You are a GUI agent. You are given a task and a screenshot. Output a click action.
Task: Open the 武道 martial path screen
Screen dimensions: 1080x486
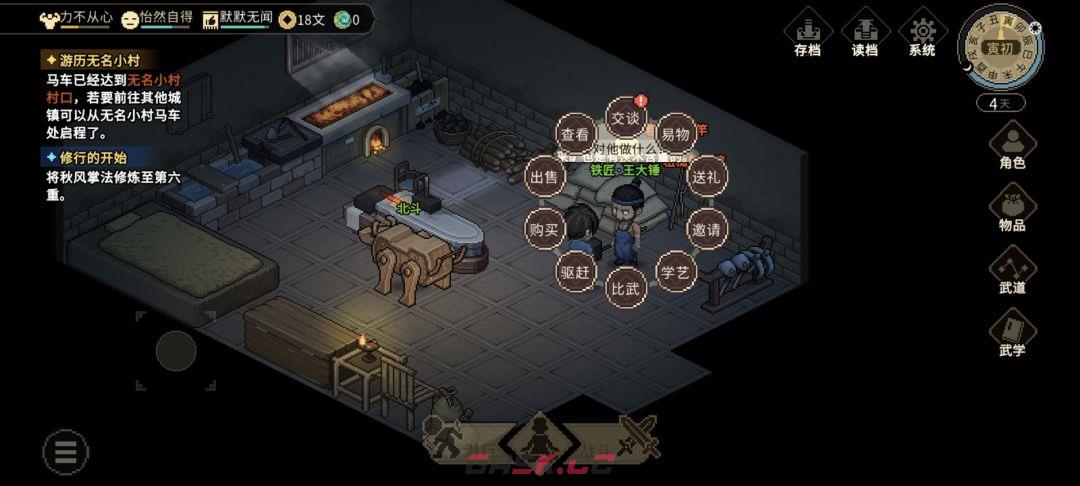pos(1012,270)
